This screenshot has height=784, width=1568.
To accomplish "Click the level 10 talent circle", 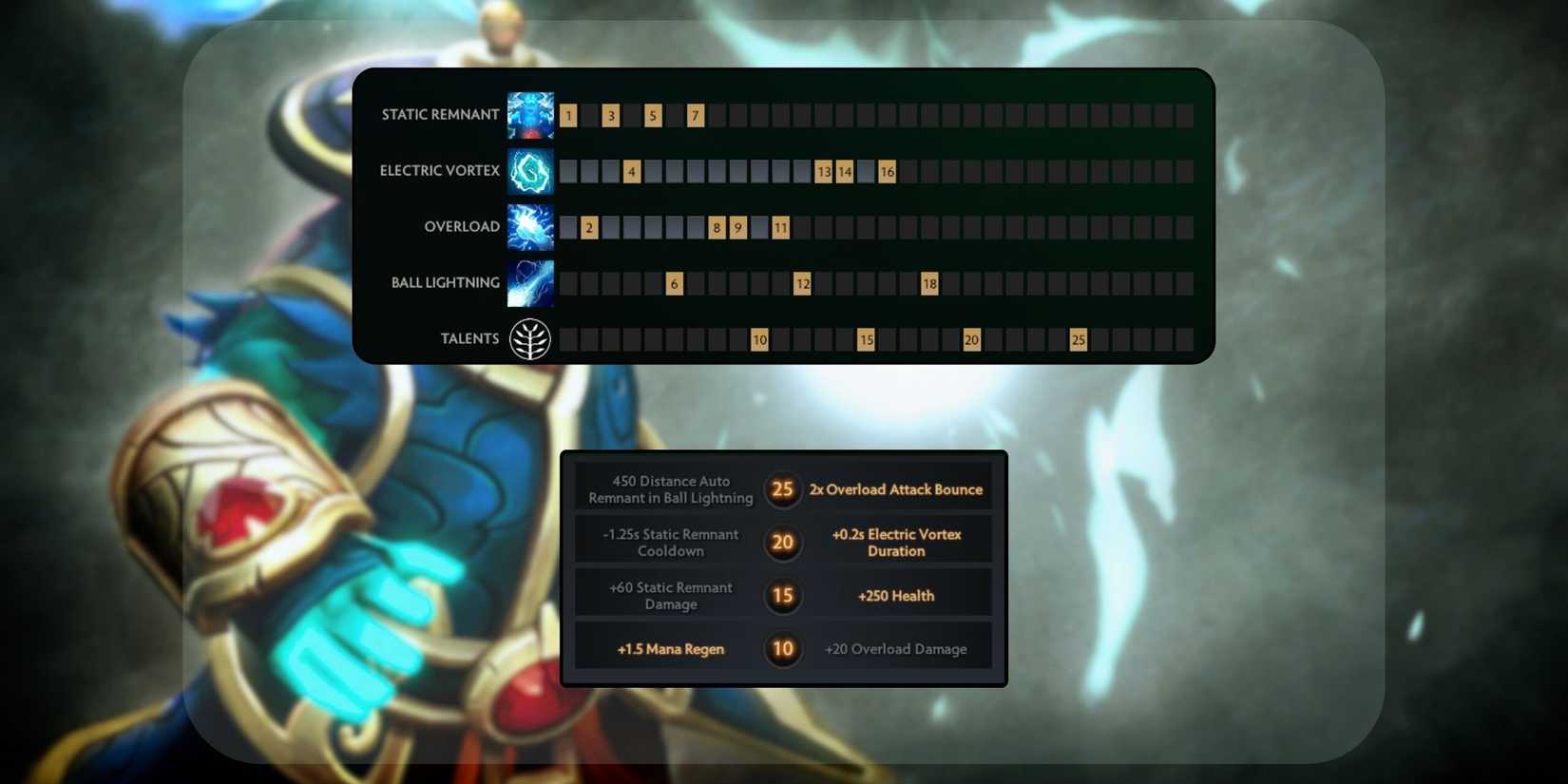I will (x=782, y=648).
